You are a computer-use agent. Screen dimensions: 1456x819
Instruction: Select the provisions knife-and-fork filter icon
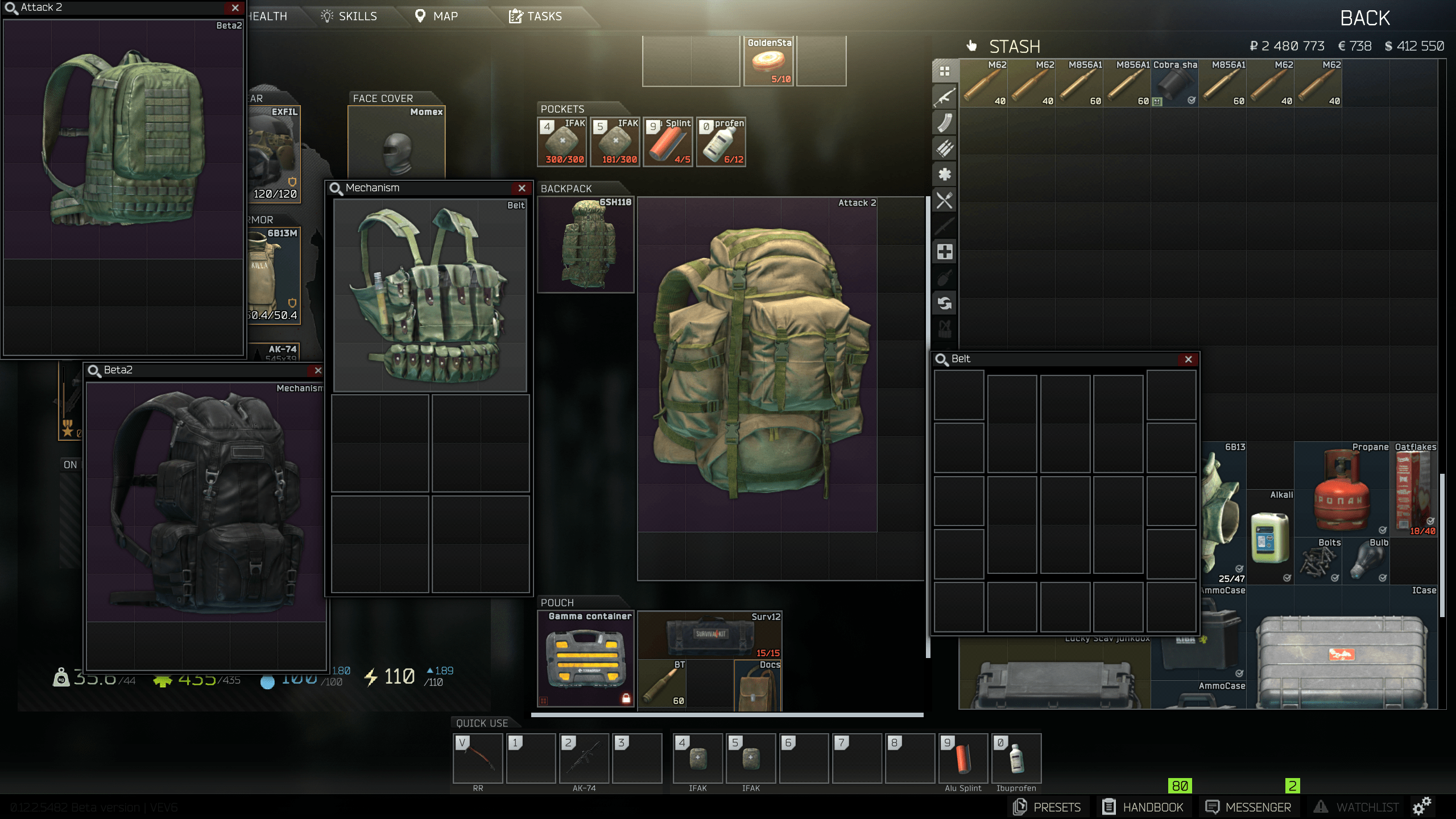click(944, 199)
